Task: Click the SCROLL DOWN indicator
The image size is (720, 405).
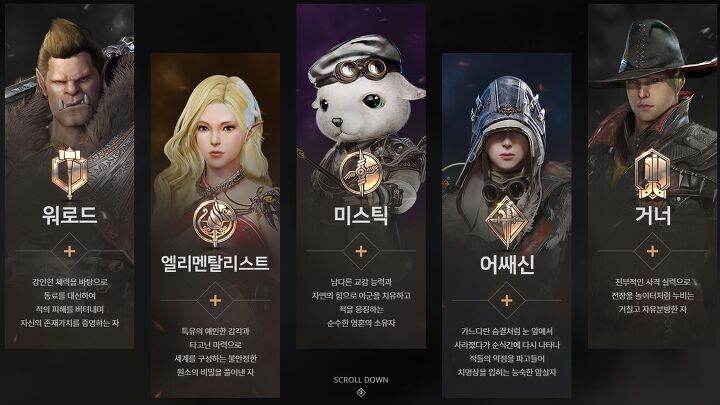Action: pyautogui.click(x=360, y=384)
